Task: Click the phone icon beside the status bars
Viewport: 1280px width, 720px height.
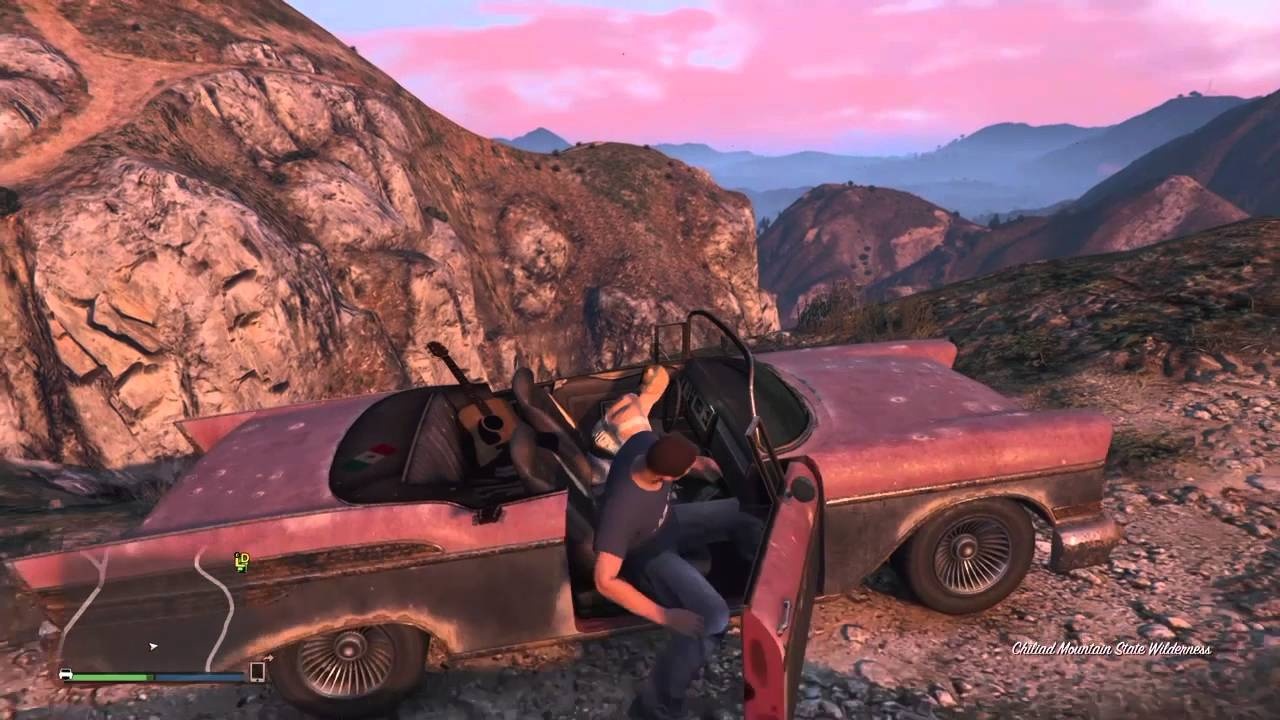Action: (257, 672)
